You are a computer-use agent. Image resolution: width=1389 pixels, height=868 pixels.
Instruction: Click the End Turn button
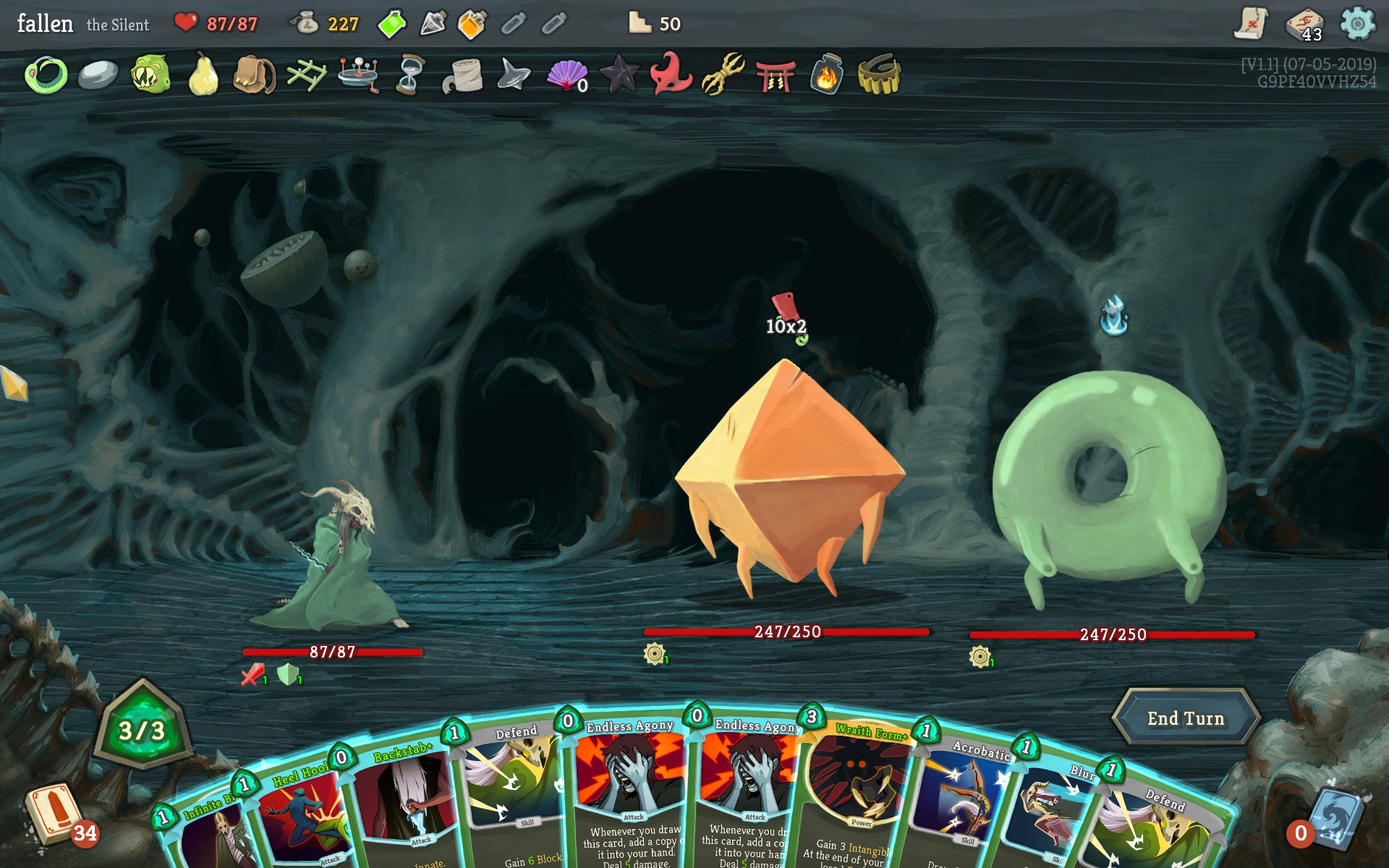[x=1185, y=718]
